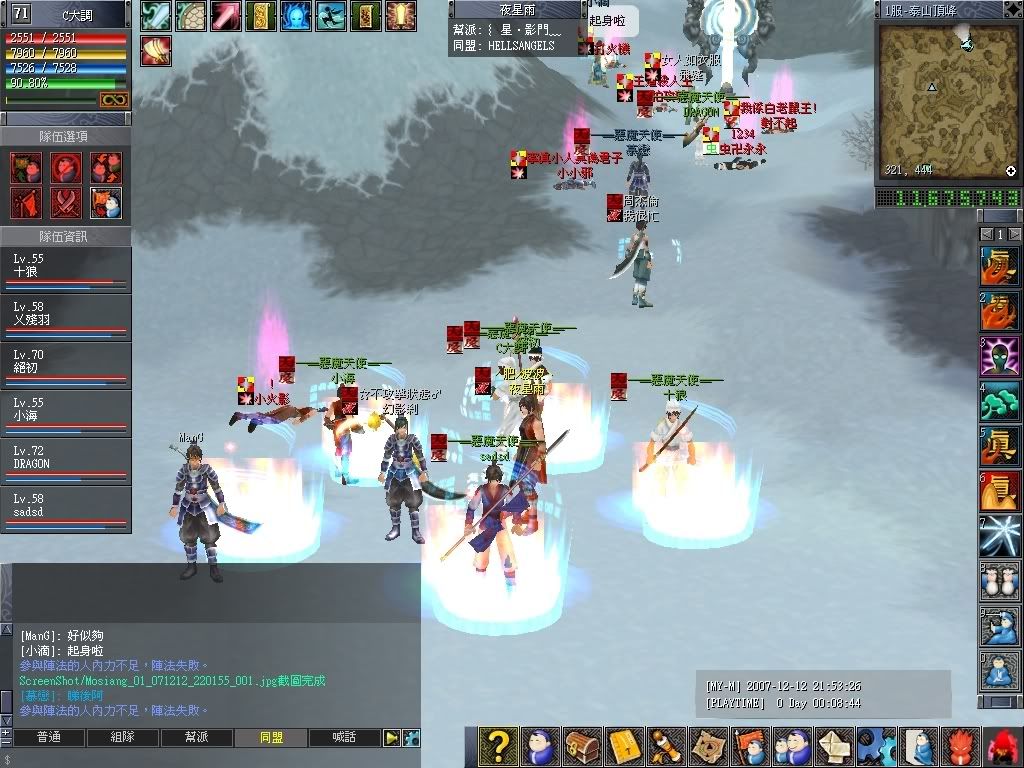Cast the white starburst skill in slot 7
1024x768 pixels.
click(x=999, y=537)
